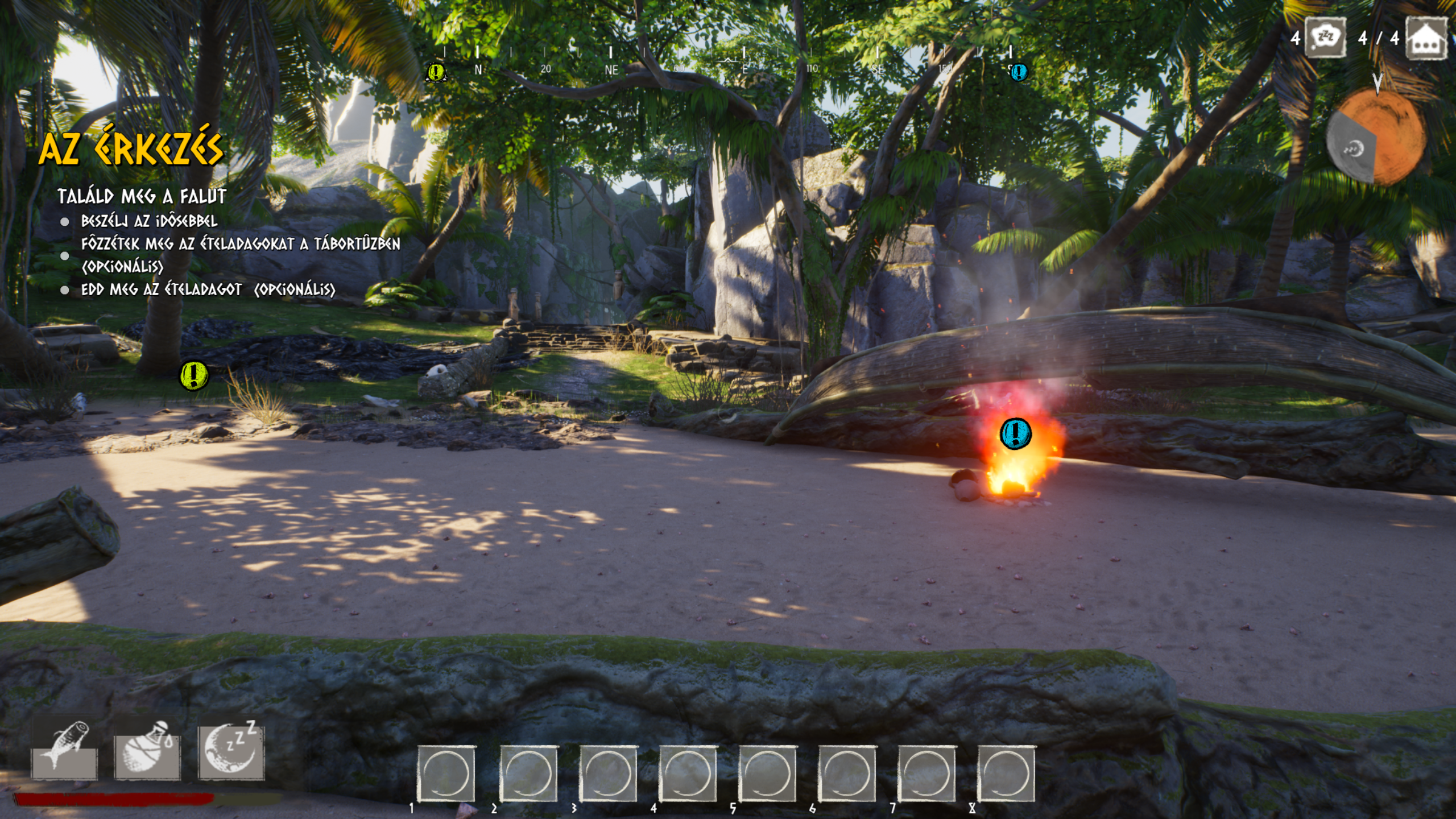Select the blue campfire quest marker

click(1015, 433)
